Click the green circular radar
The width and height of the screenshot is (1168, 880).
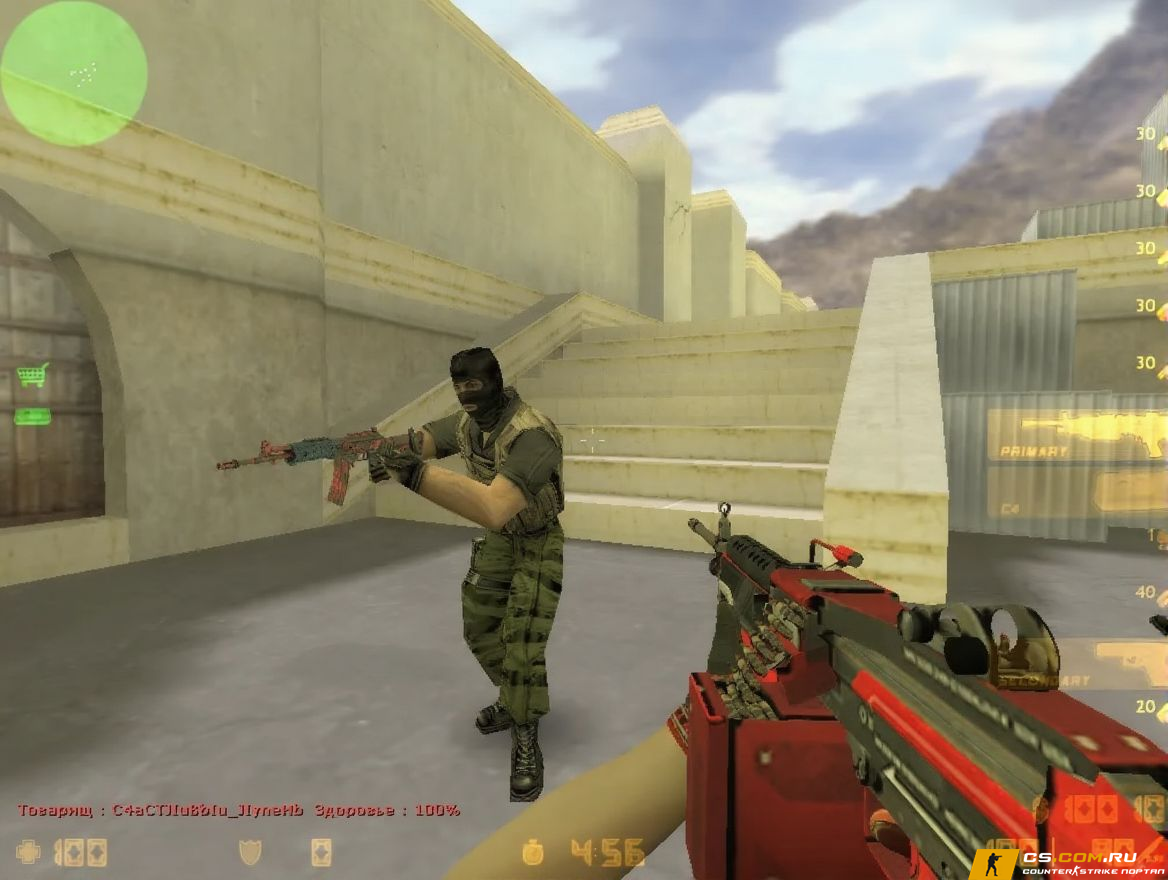click(x=73, y=73)
